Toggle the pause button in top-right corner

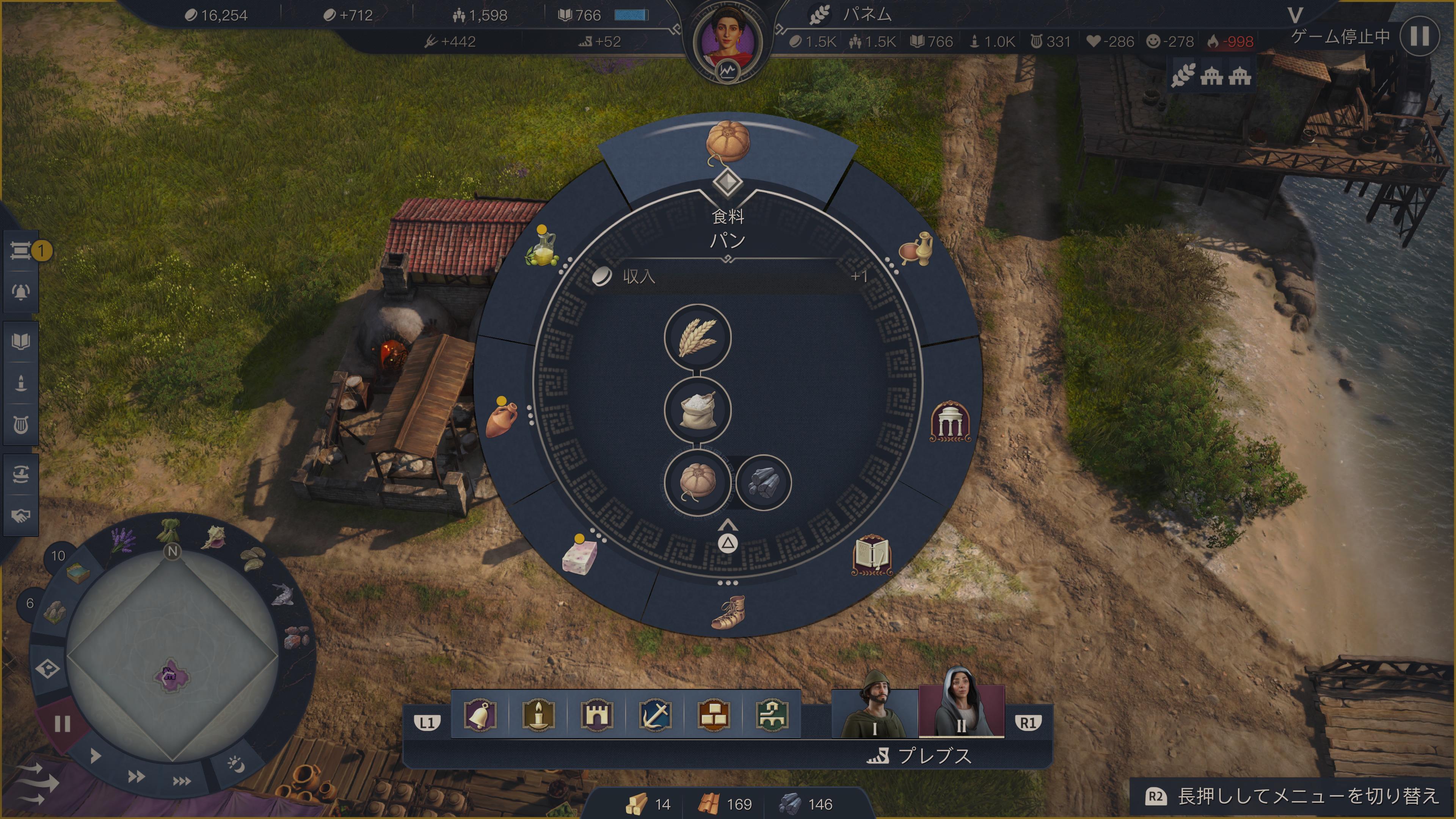[x=1419, y=36]
